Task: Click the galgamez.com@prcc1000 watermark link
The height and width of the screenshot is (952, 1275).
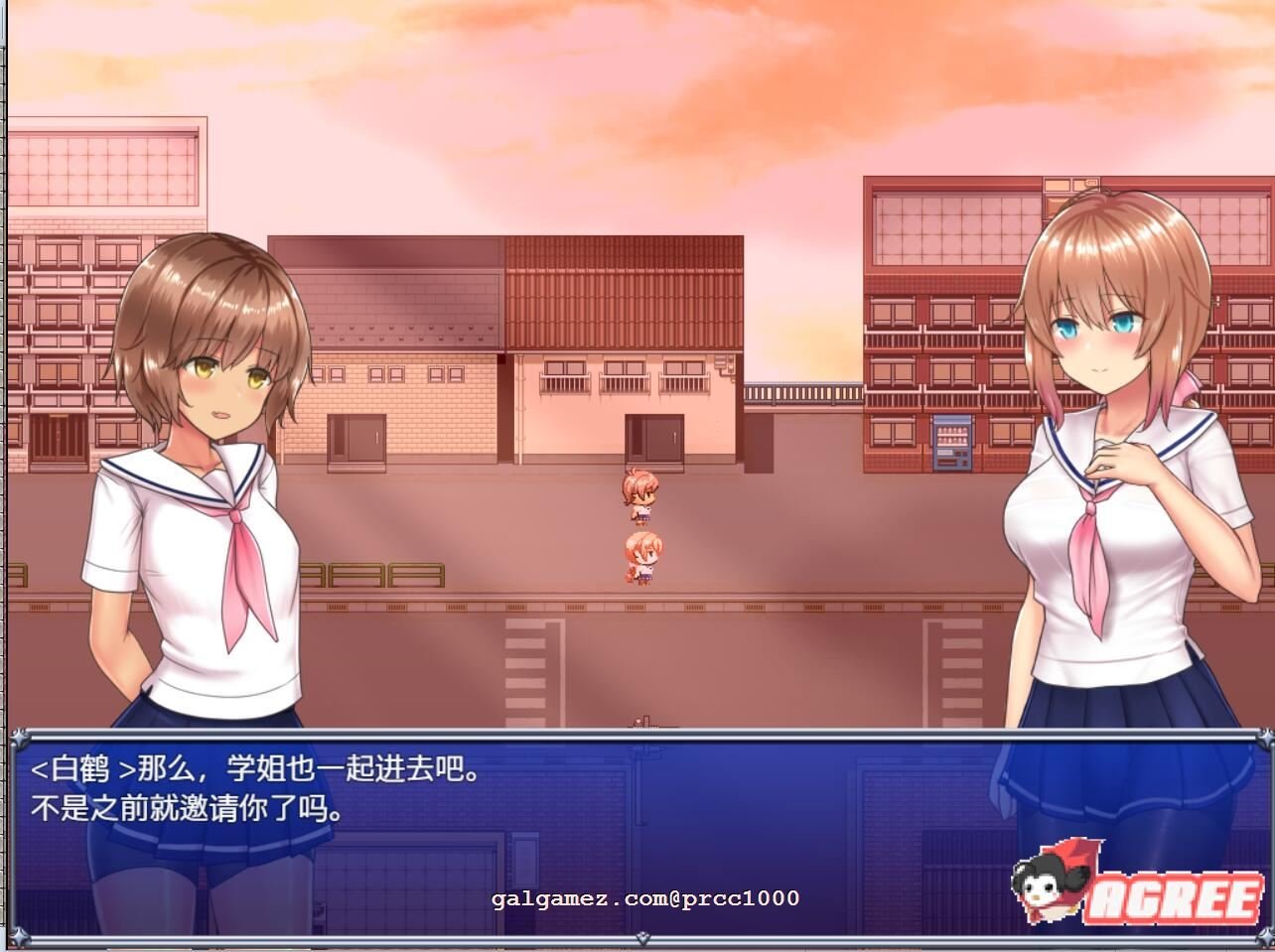Action: point(643,897)
